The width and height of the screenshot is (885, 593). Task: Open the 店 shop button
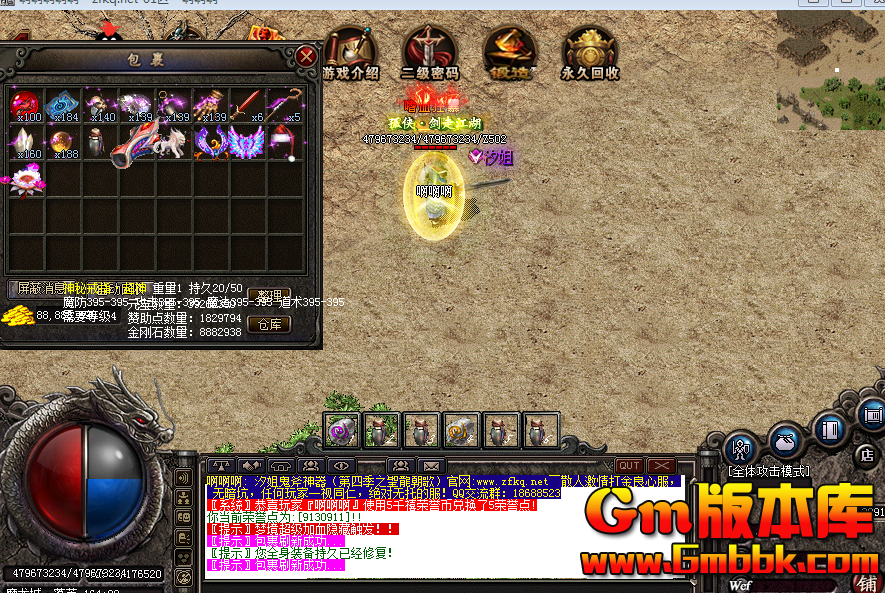868,454
